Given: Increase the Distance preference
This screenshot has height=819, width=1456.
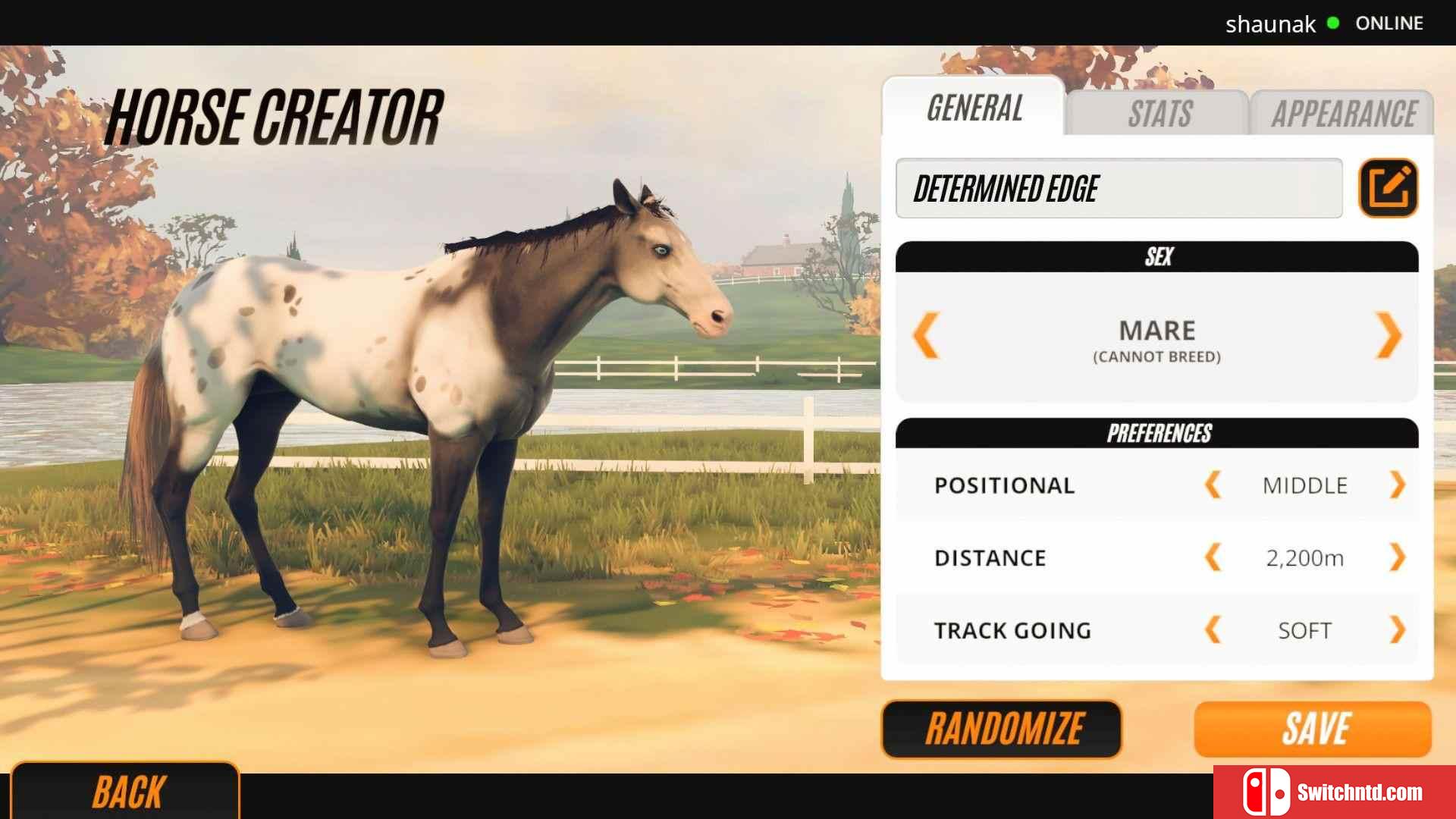Looking at the screenshot, I should pyautogui.click(x=1397, y=557).
